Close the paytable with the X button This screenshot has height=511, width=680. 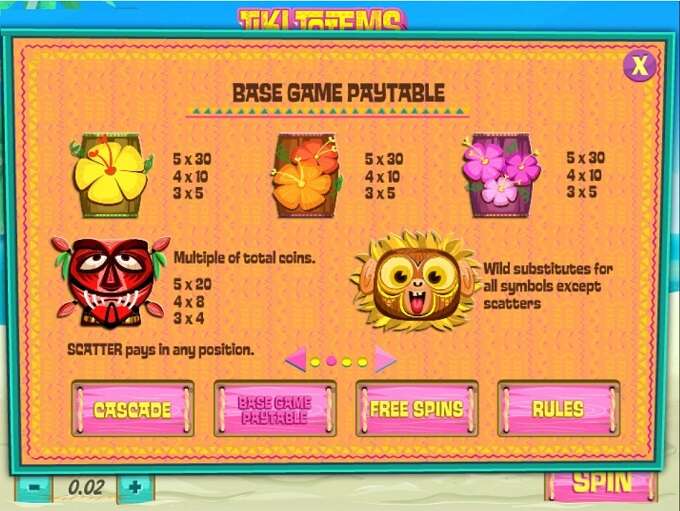click(x=639, y=66)
